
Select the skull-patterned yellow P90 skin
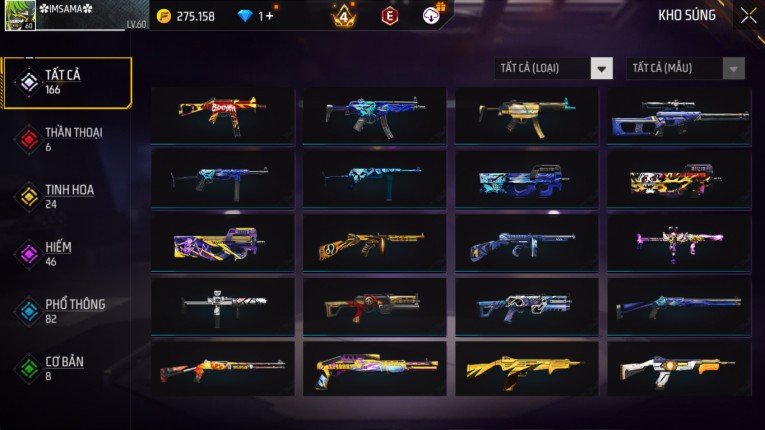(679, 179)
